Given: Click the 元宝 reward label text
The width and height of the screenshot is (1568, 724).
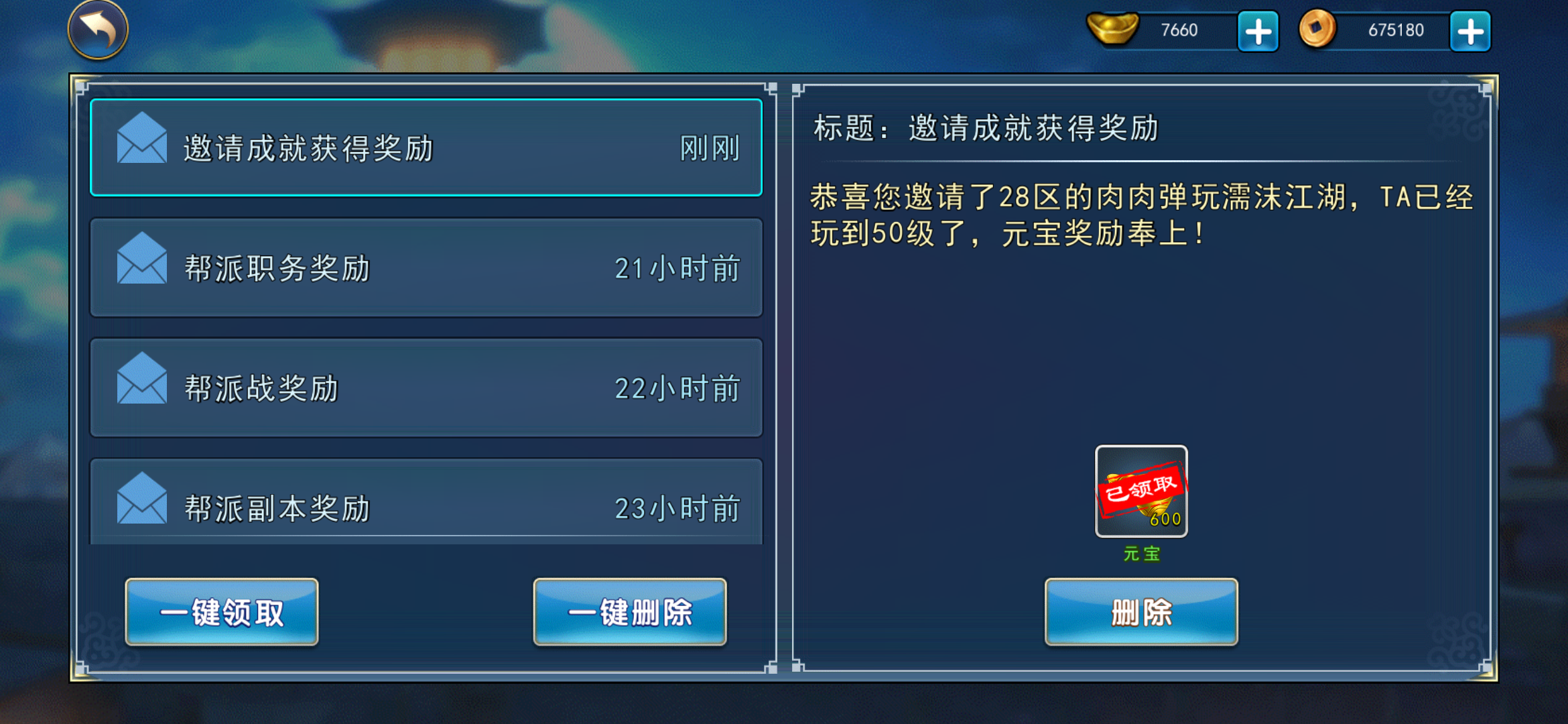Looking at the screenshot, I should (x=1141, y=554).
